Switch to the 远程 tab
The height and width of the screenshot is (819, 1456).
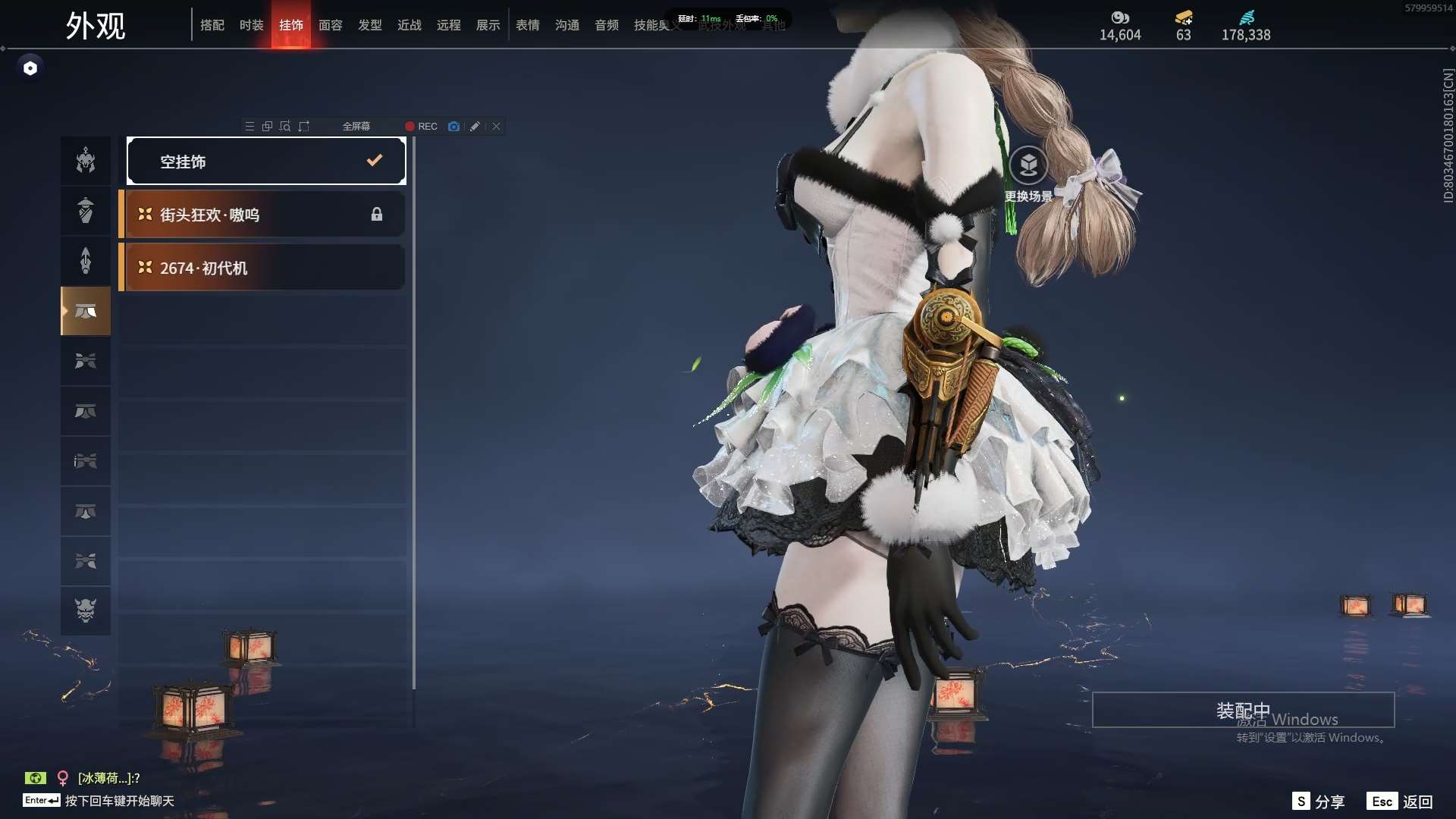[449, 25]
